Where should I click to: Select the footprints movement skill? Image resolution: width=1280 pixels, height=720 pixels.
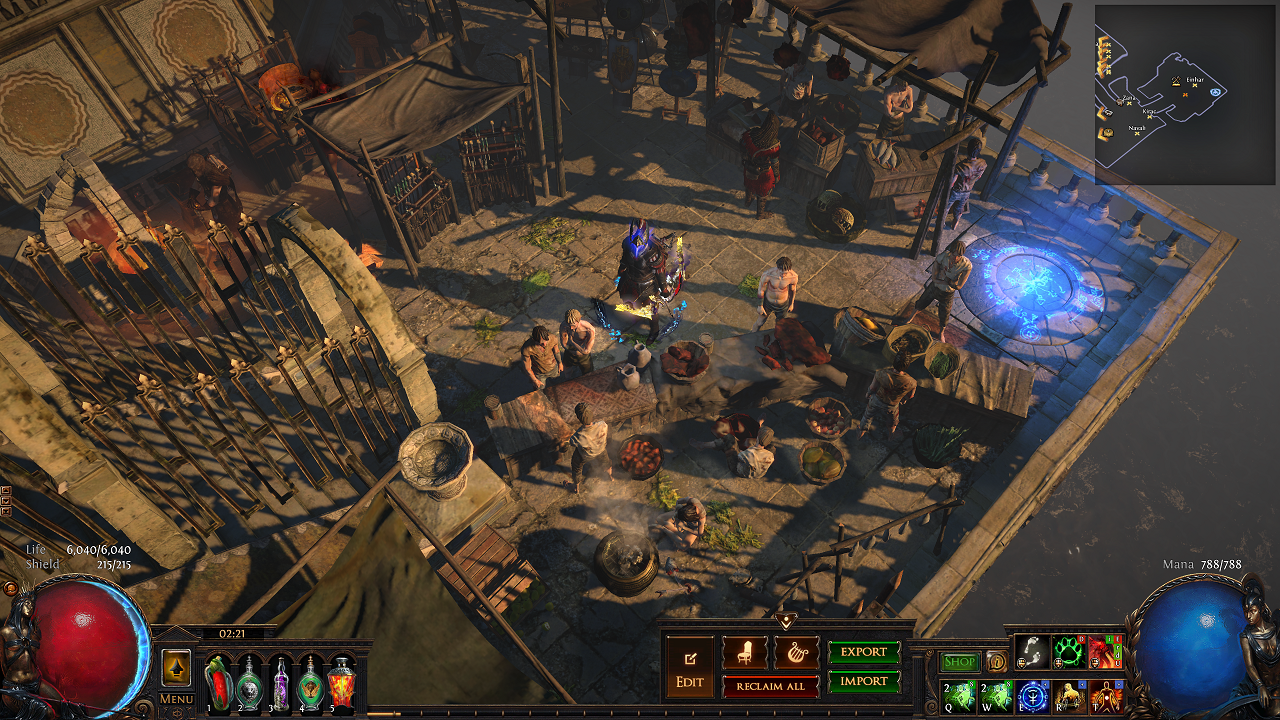(x=1031, y=652)
